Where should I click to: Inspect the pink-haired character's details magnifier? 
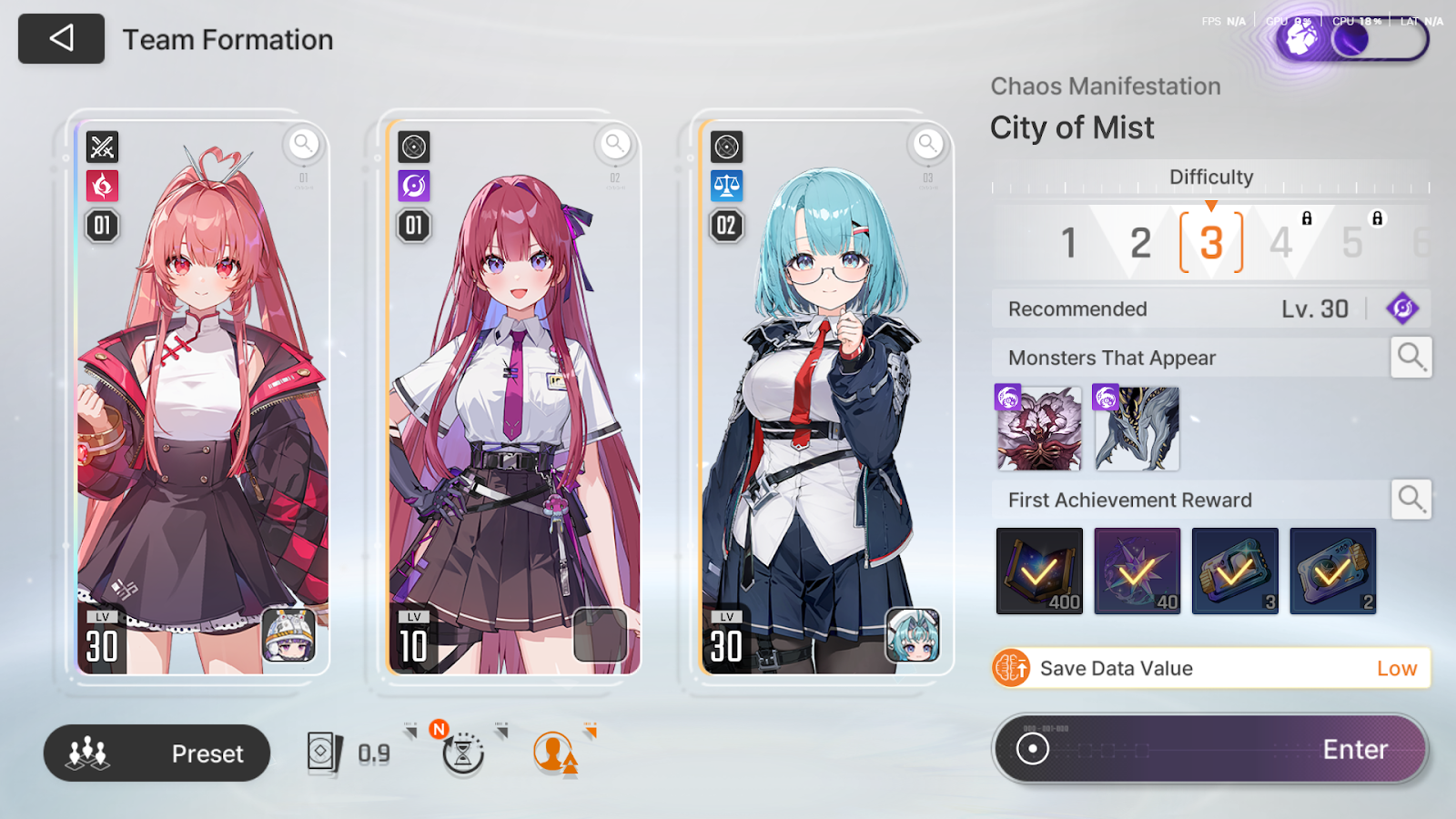click(x=303, y=143)
